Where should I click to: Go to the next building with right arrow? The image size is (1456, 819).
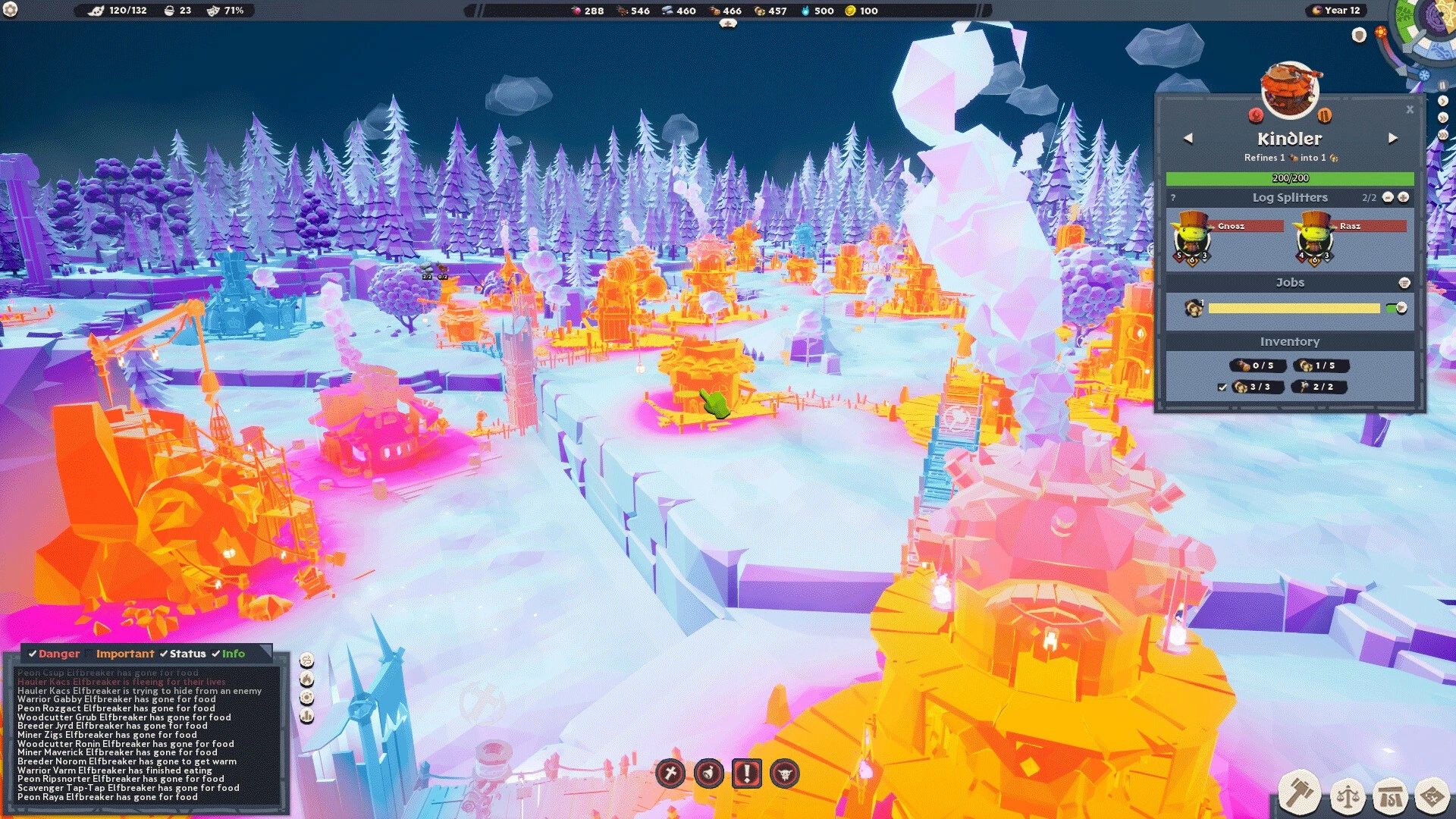(x=1393, y=139)
